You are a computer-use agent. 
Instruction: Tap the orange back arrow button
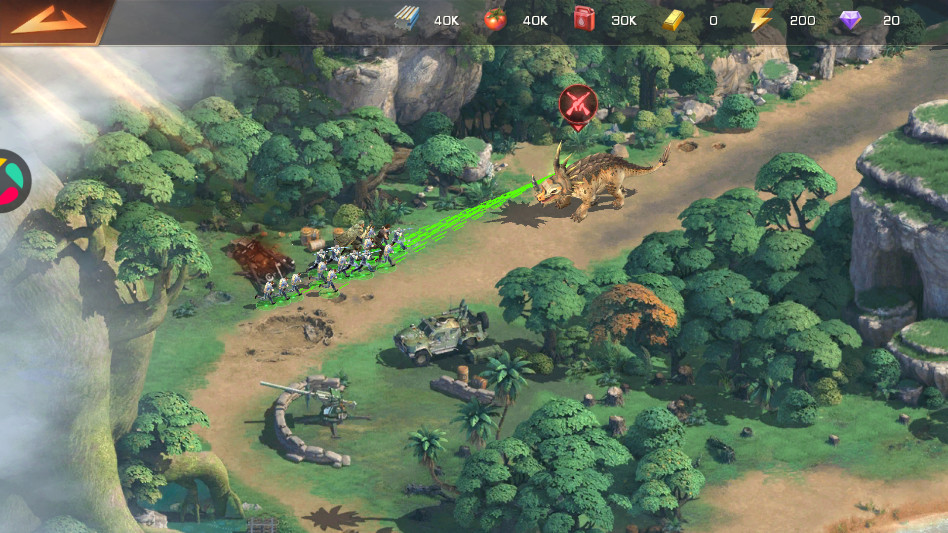(x=48, y=19)
